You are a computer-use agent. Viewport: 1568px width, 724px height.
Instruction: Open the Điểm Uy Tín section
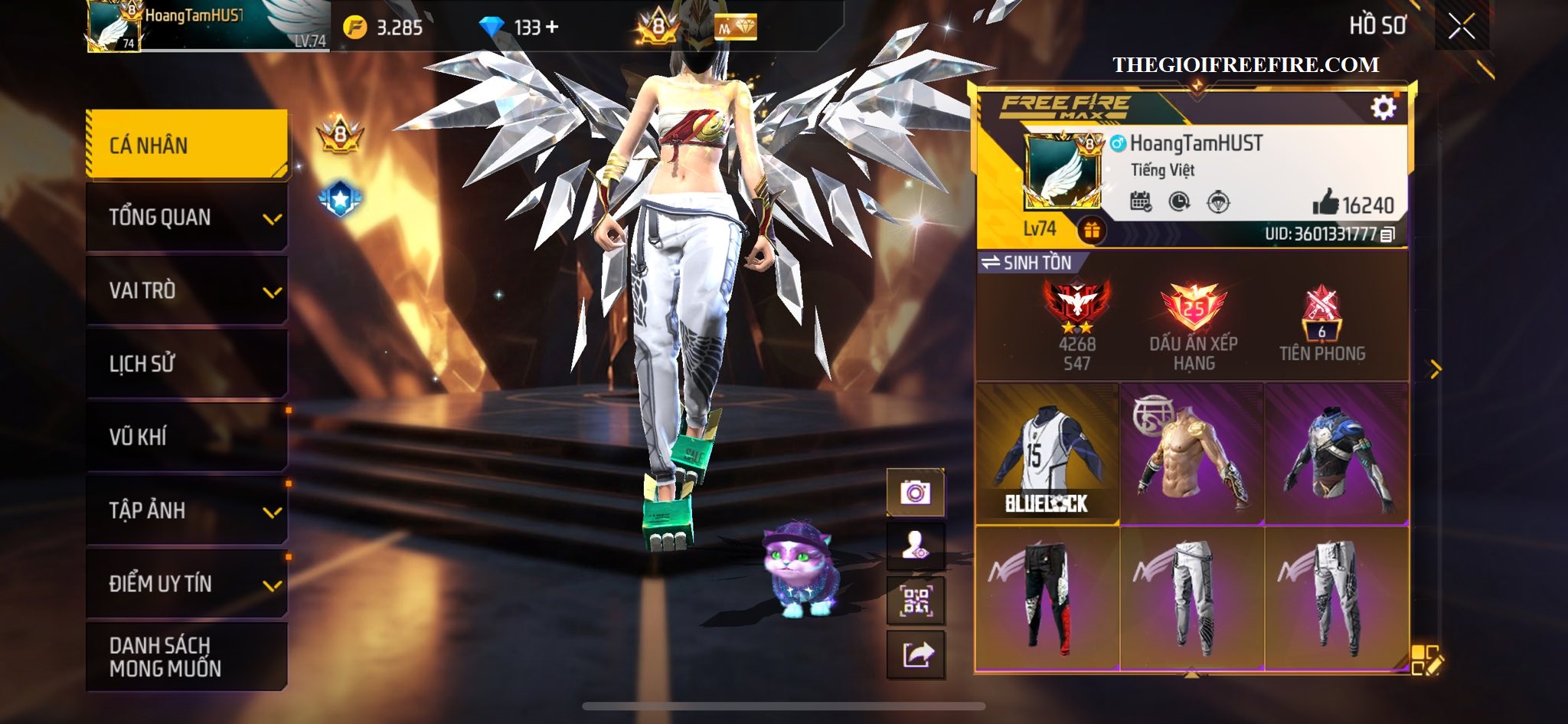(x=187, y=583)
